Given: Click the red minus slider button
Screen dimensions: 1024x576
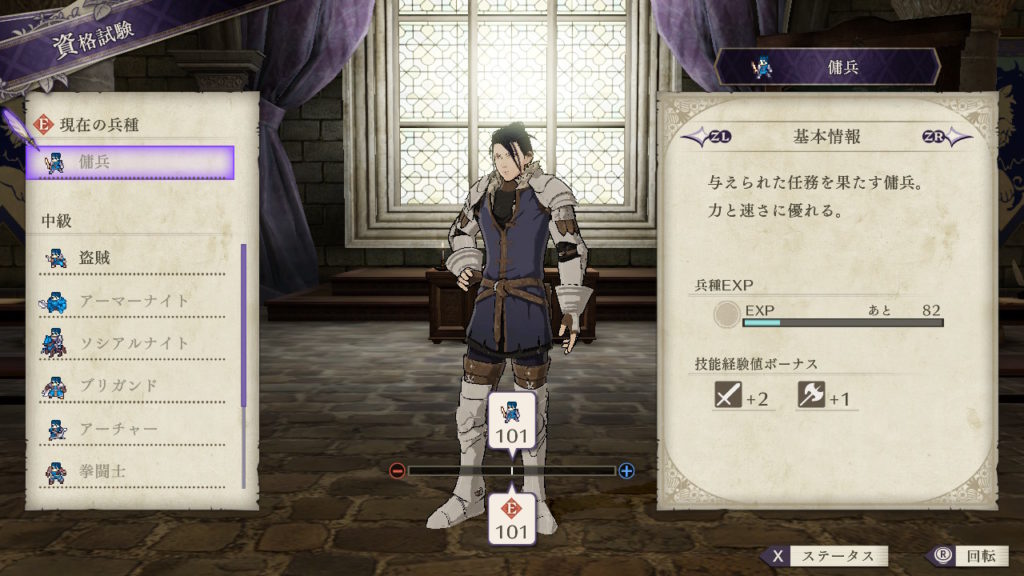Looking at the screenshot, I should click(x=397, y=470).
